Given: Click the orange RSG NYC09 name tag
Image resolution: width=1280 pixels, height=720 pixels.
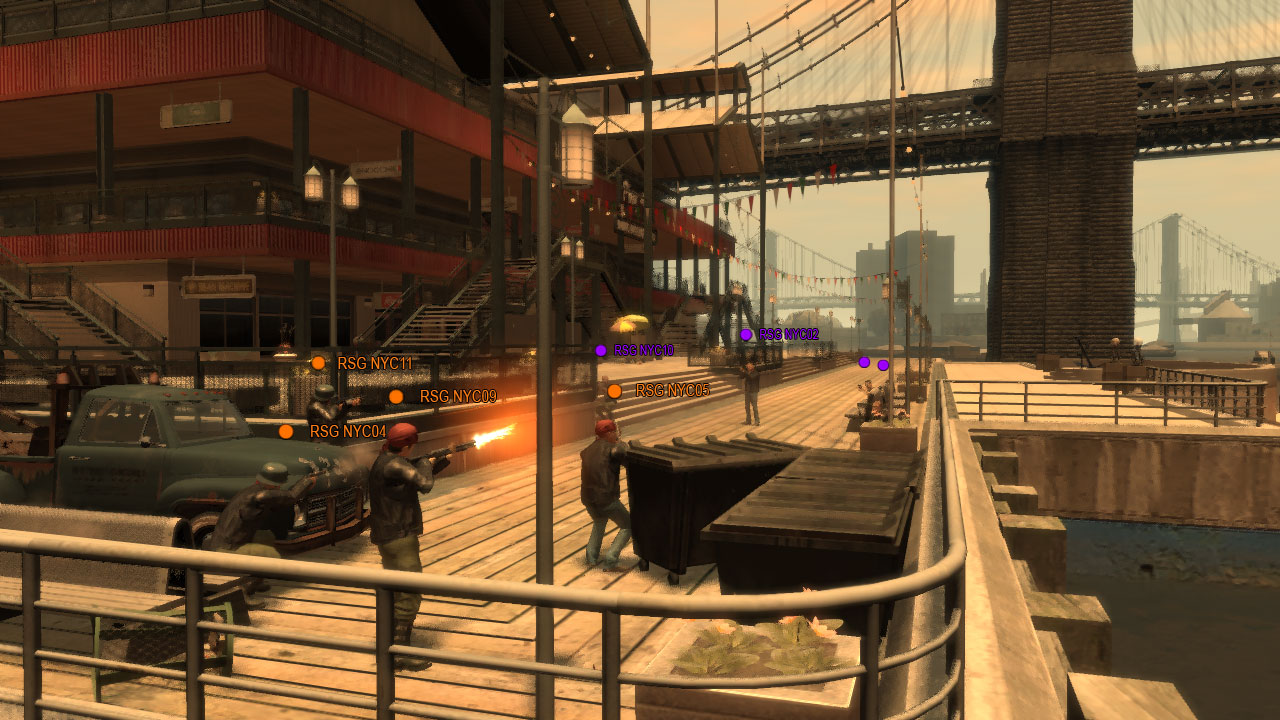Looking at the screenshot, I should pyautogui.click(x=458, y=397).
